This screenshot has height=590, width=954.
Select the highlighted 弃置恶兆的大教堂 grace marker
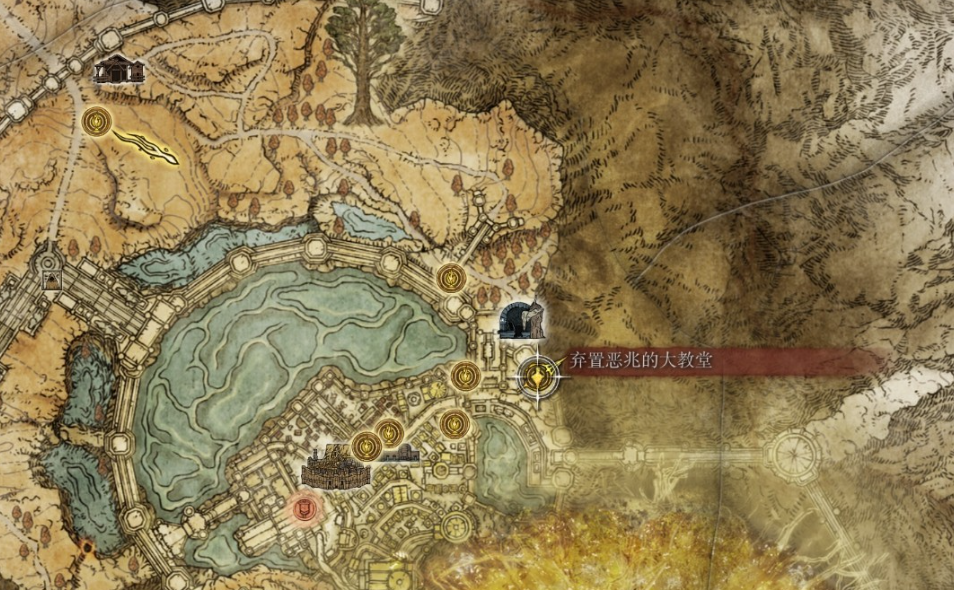click(x=538, y=376)
